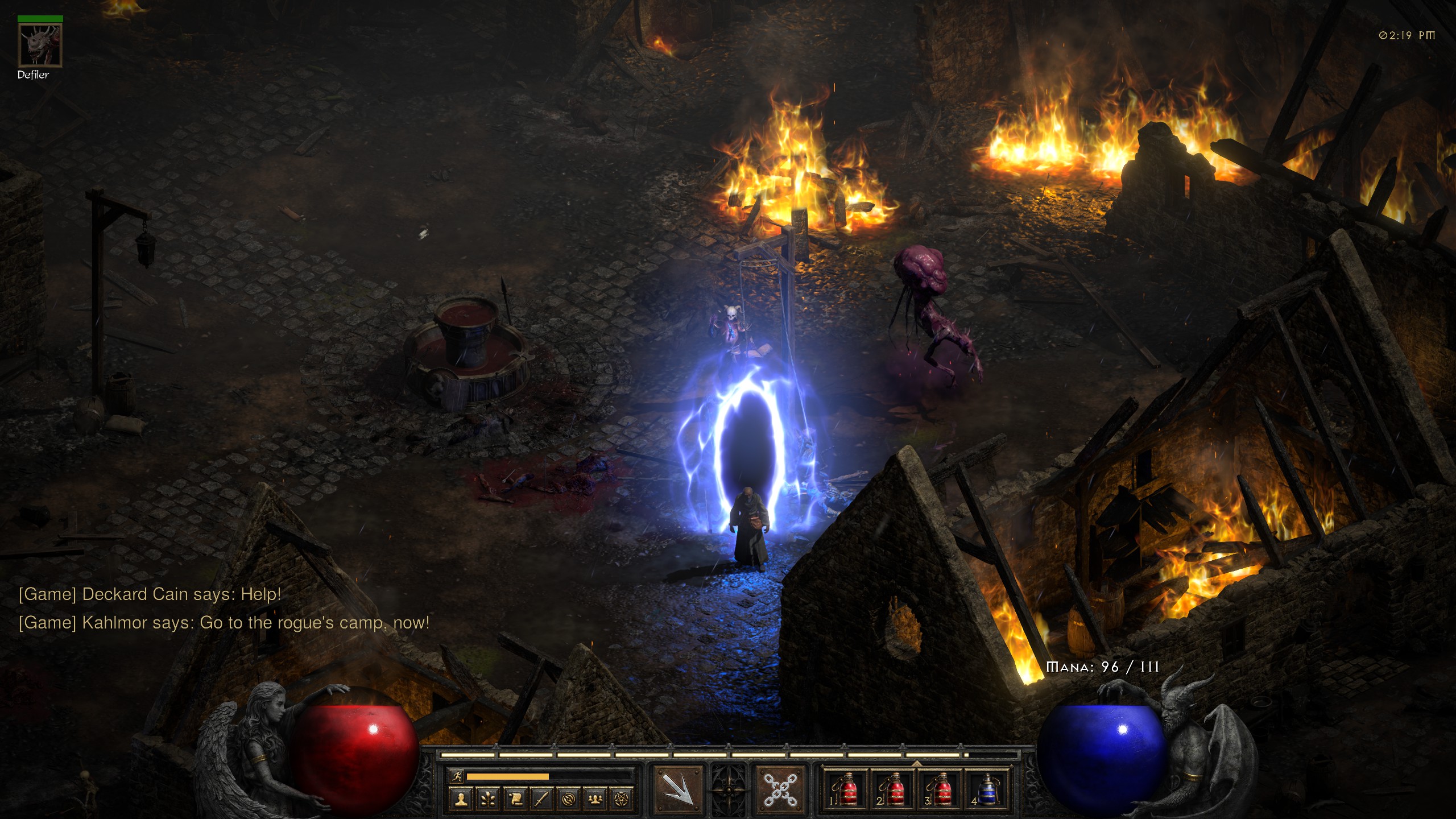The height and width of the screenshot is (819, 1456).
Task: Open the character sheet bust icon
Action: [461, 799]
